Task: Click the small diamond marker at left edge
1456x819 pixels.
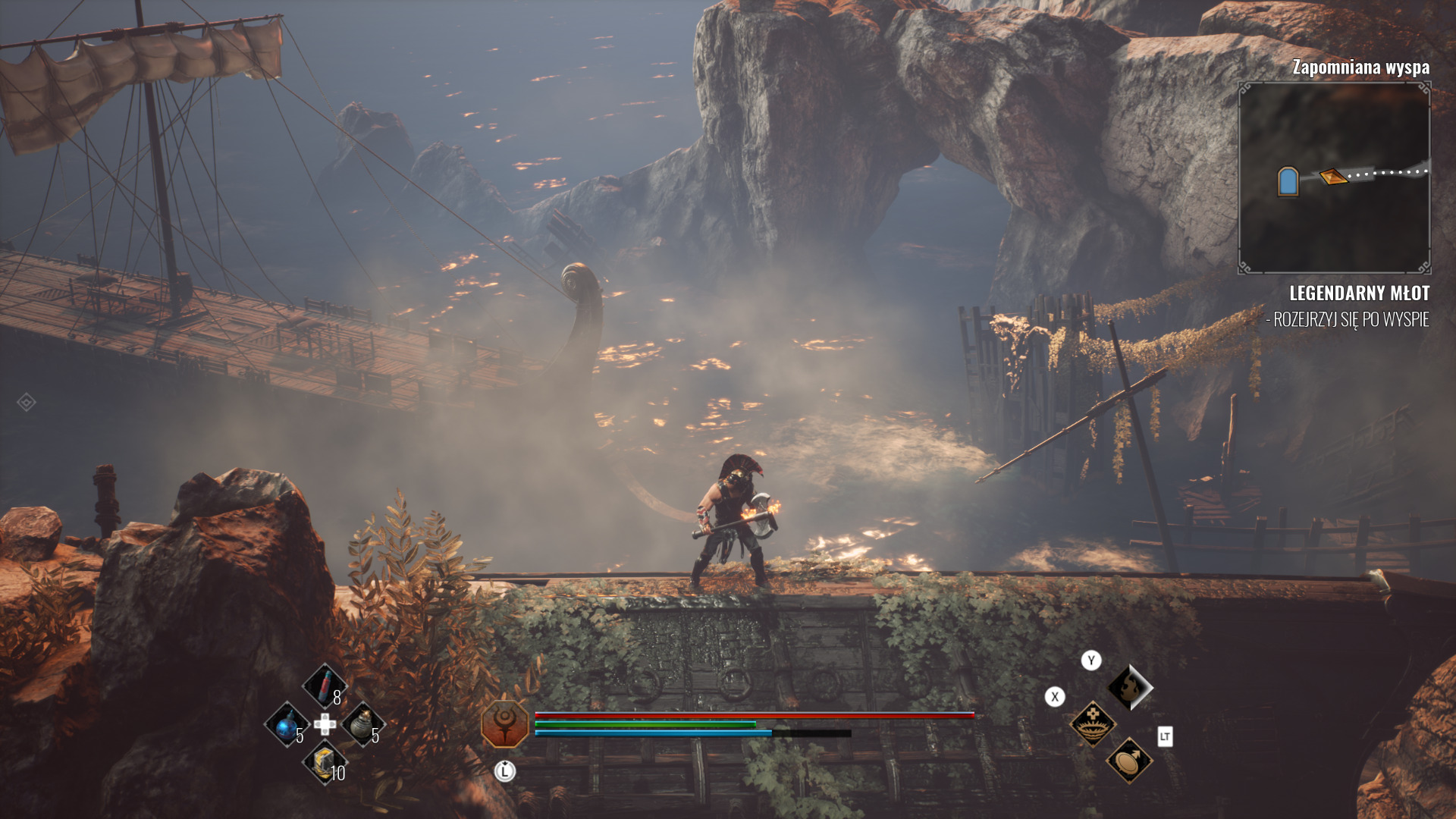Action: click(26, 402)
